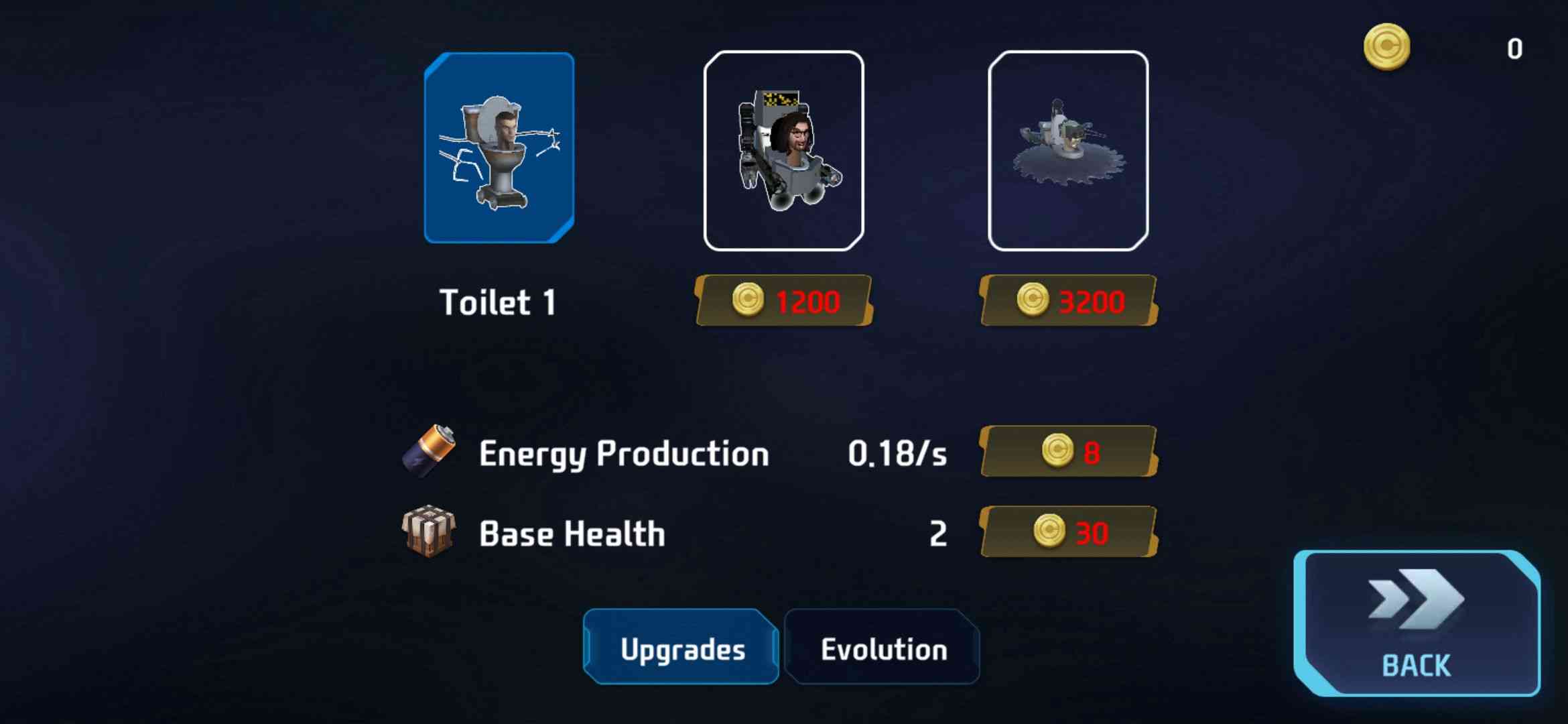This screenshot has width=1568, height=724.
Task: Buy the unit priced 1200 coins
Action: click(x=784, y=301)
